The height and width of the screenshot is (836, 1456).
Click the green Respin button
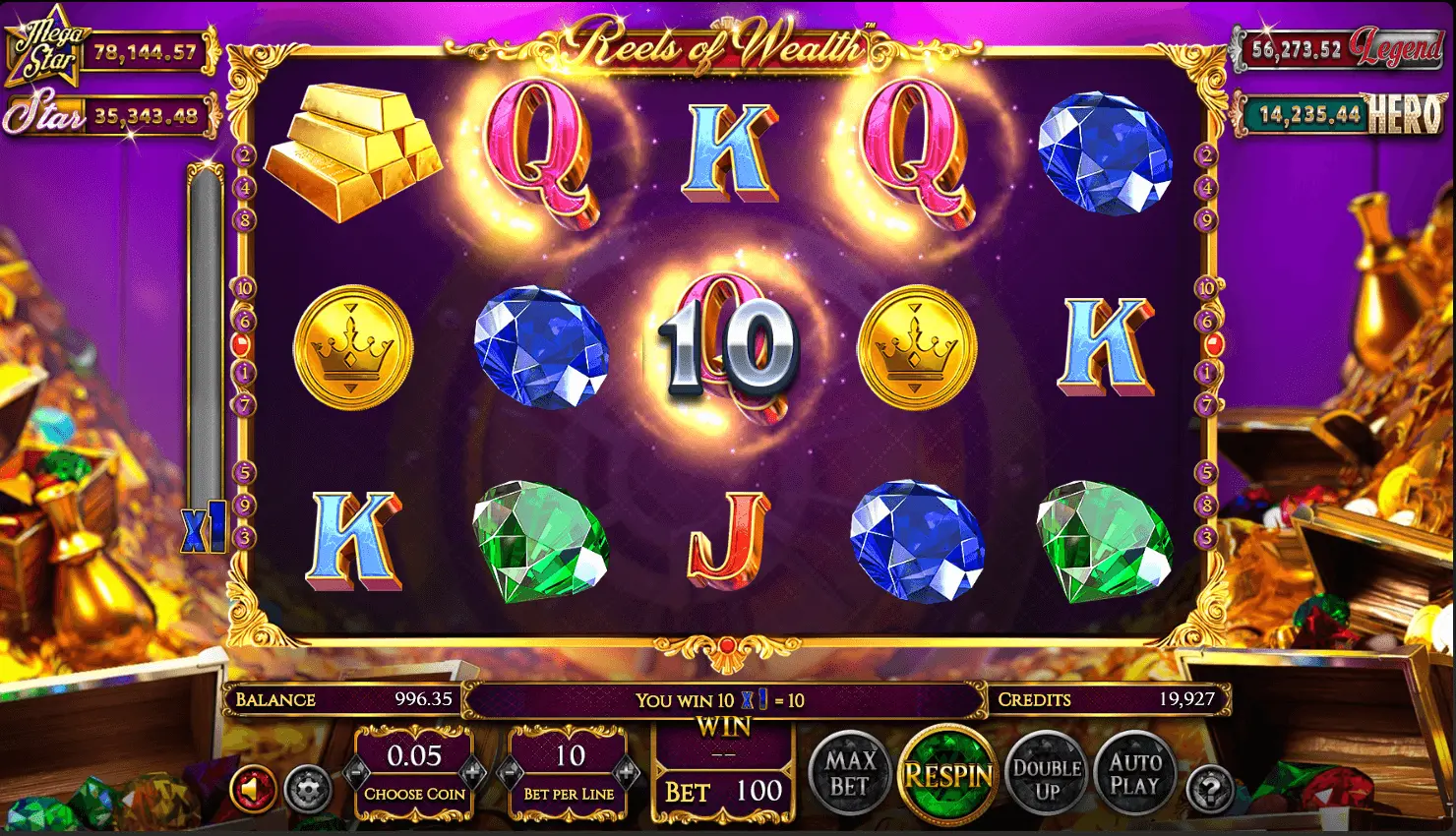948,777
